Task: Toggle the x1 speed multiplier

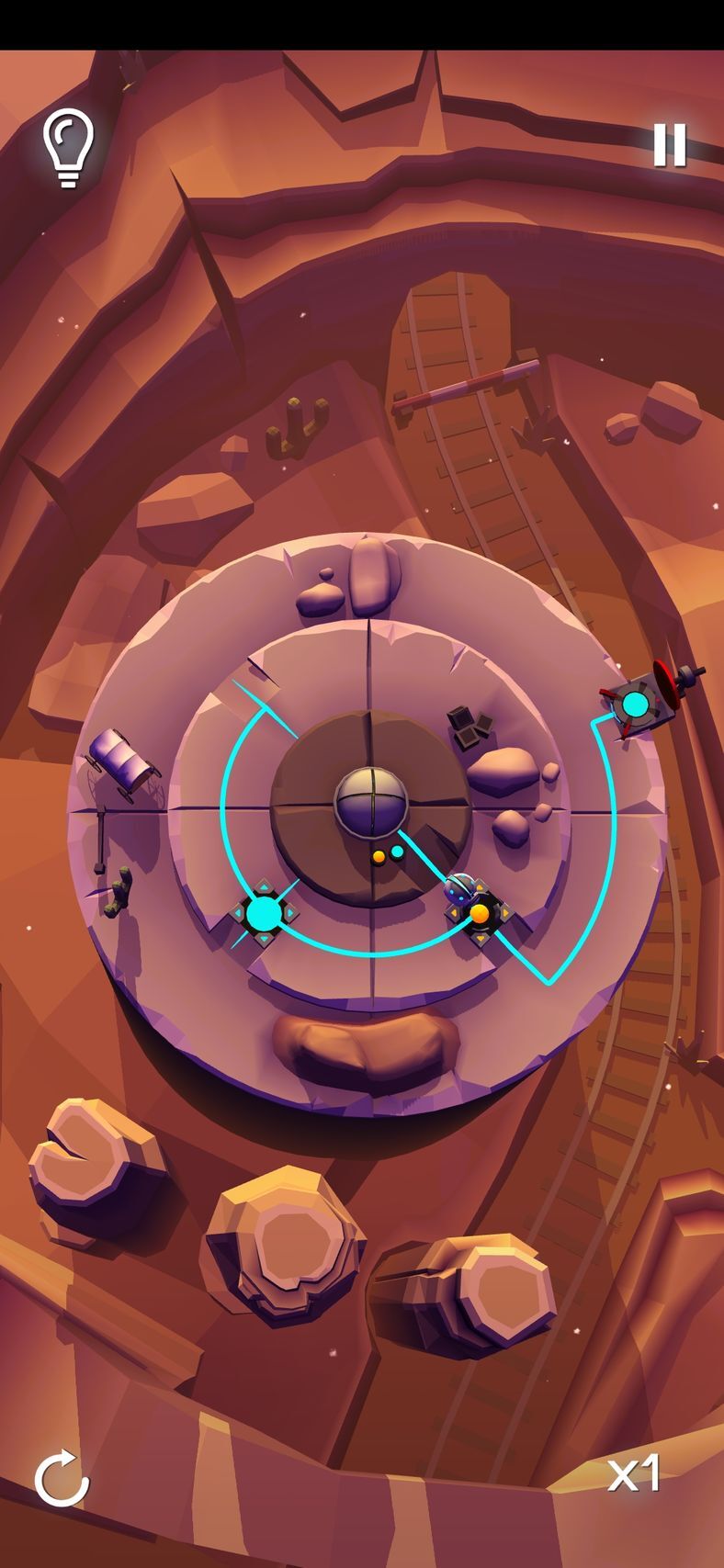Action: [x=634, y=1474]
